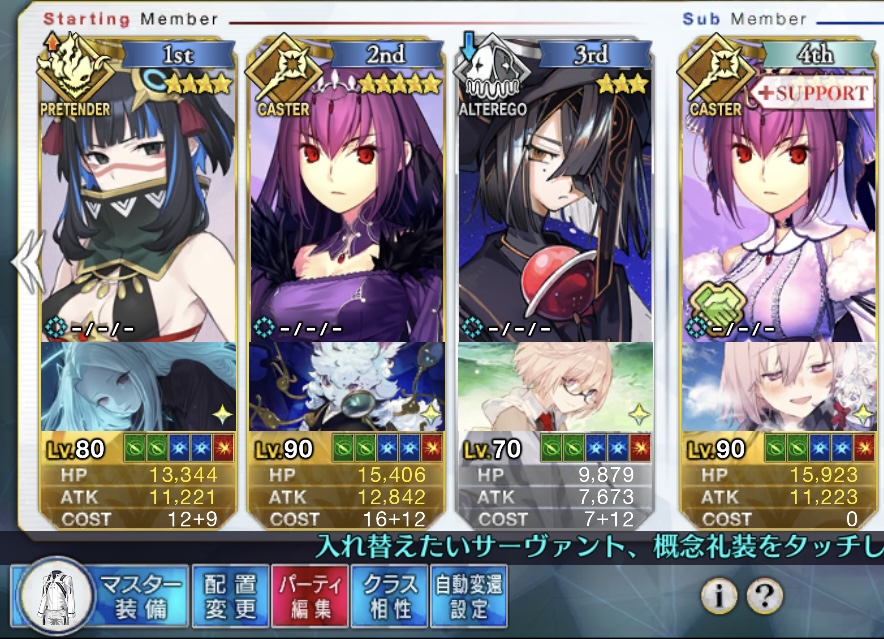This screenshot has width=884, height=639.
Task: Switch to previous party with left arrow
Action: point(25,262)
